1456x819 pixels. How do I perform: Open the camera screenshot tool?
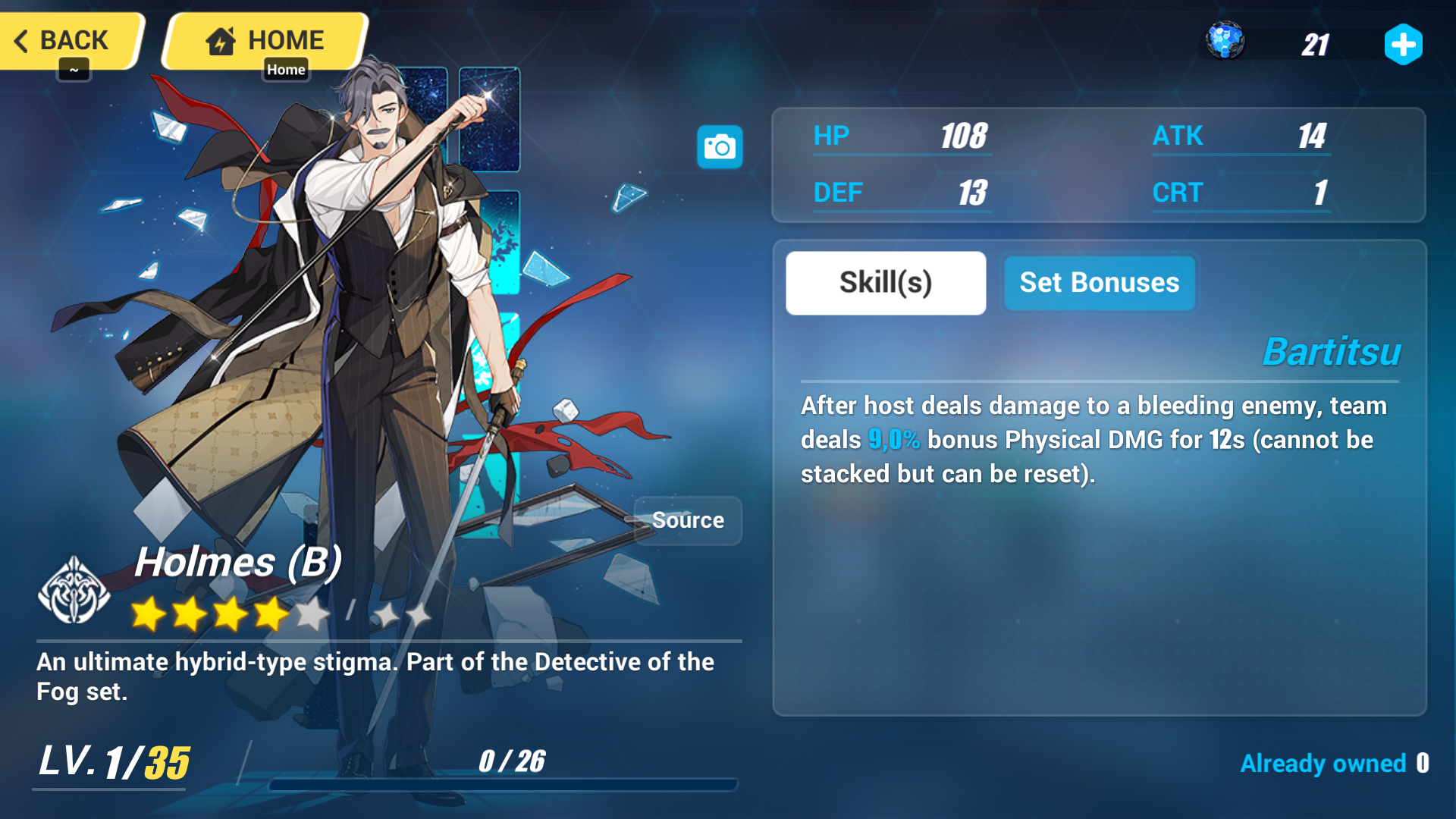(719, 146)
